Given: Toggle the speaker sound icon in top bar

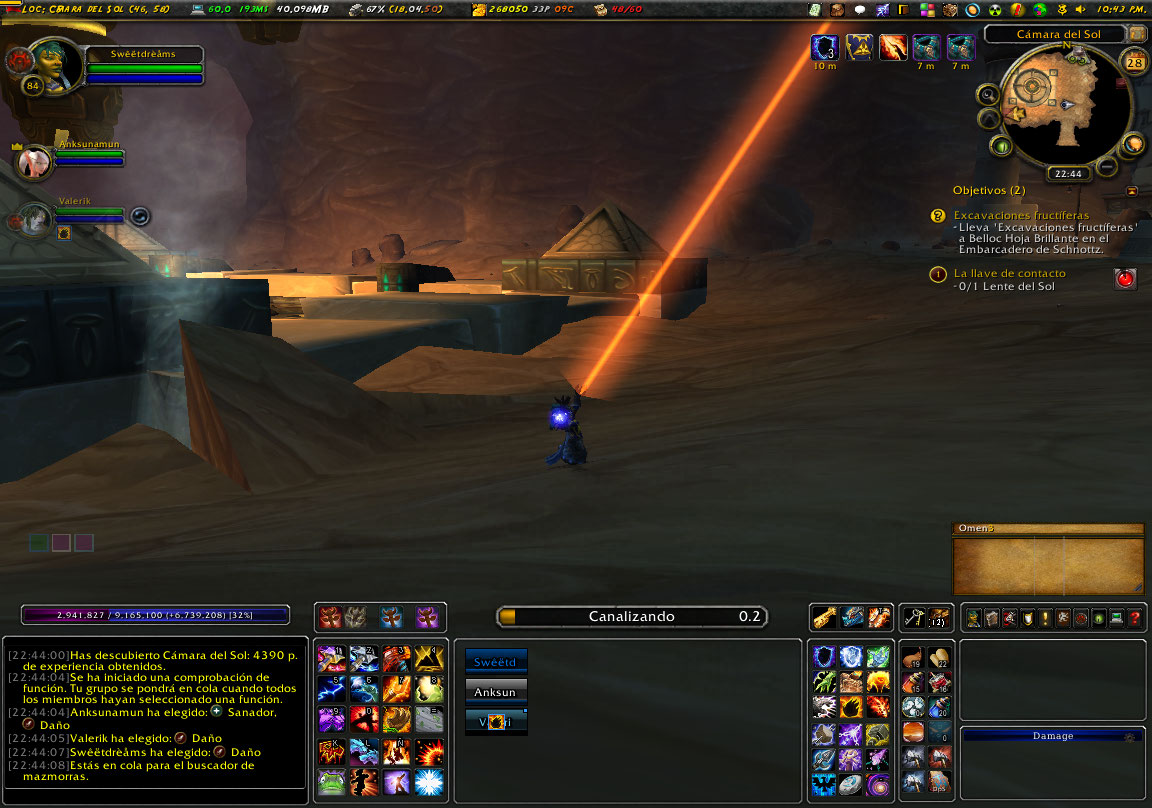Looking at the screenshot, I should (1080, 10).
